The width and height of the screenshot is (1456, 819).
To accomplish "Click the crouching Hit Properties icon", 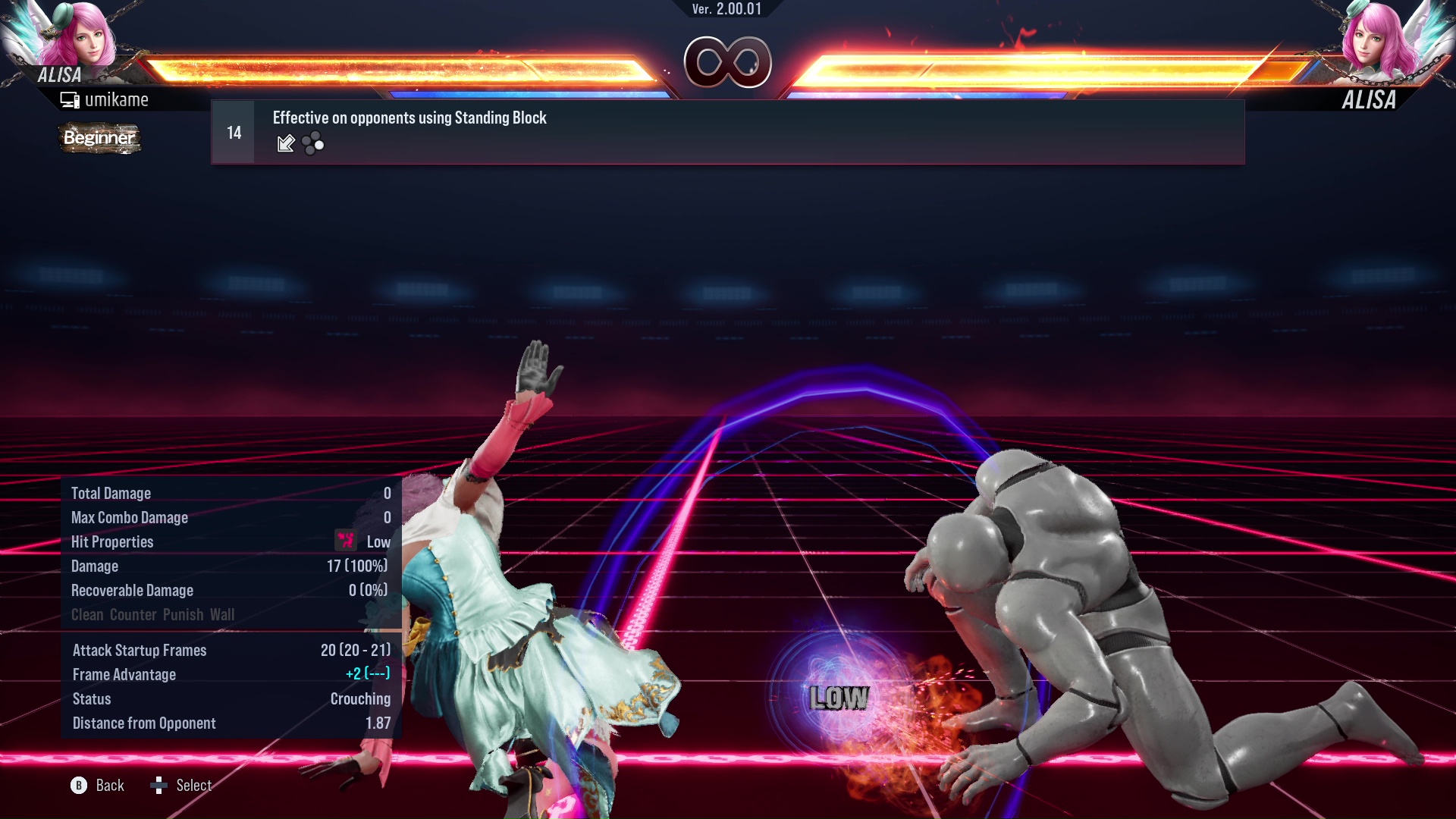I will pos(345,541).
